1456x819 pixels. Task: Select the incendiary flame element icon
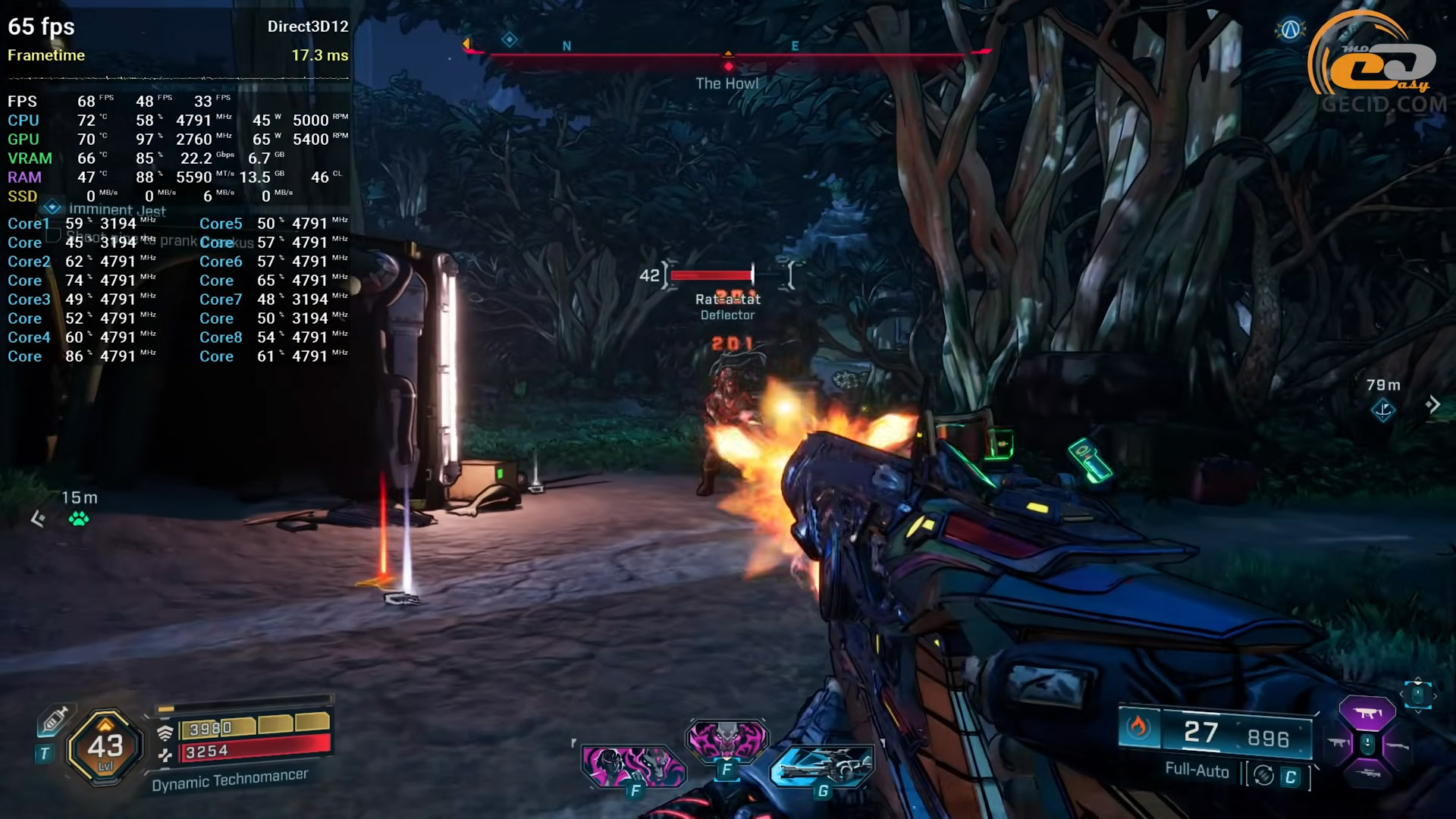coord(1137,728)
